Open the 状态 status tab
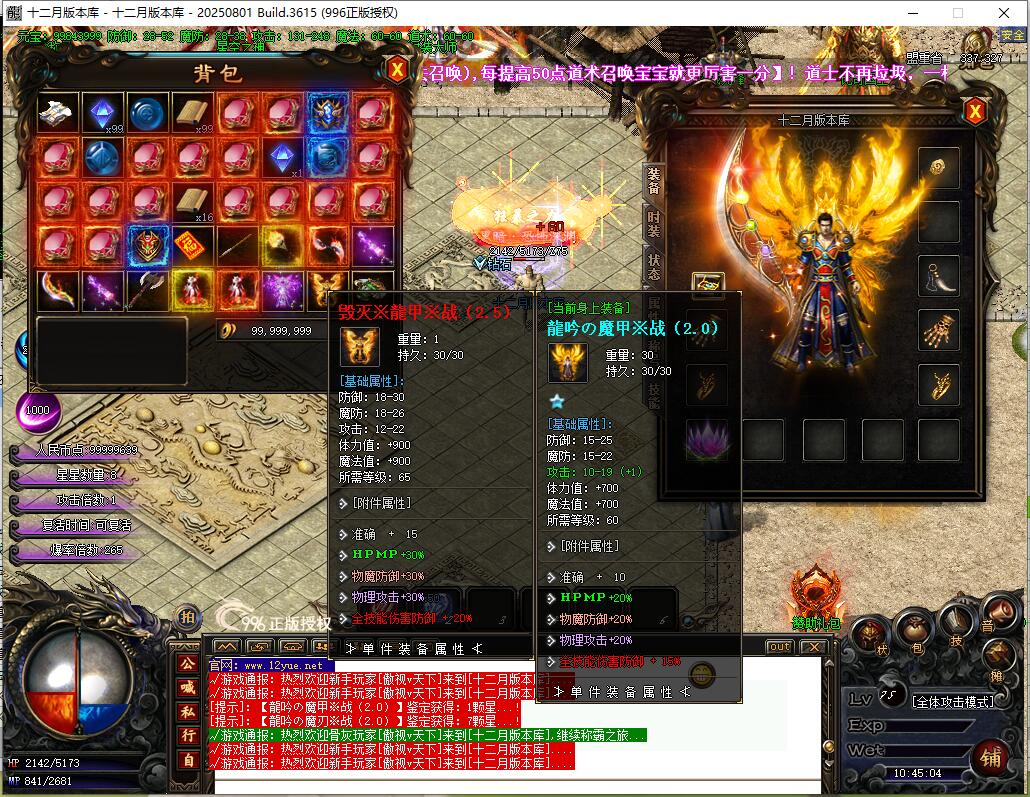The width and height of the screenshot is (1030, 797). tap(653, 266)
